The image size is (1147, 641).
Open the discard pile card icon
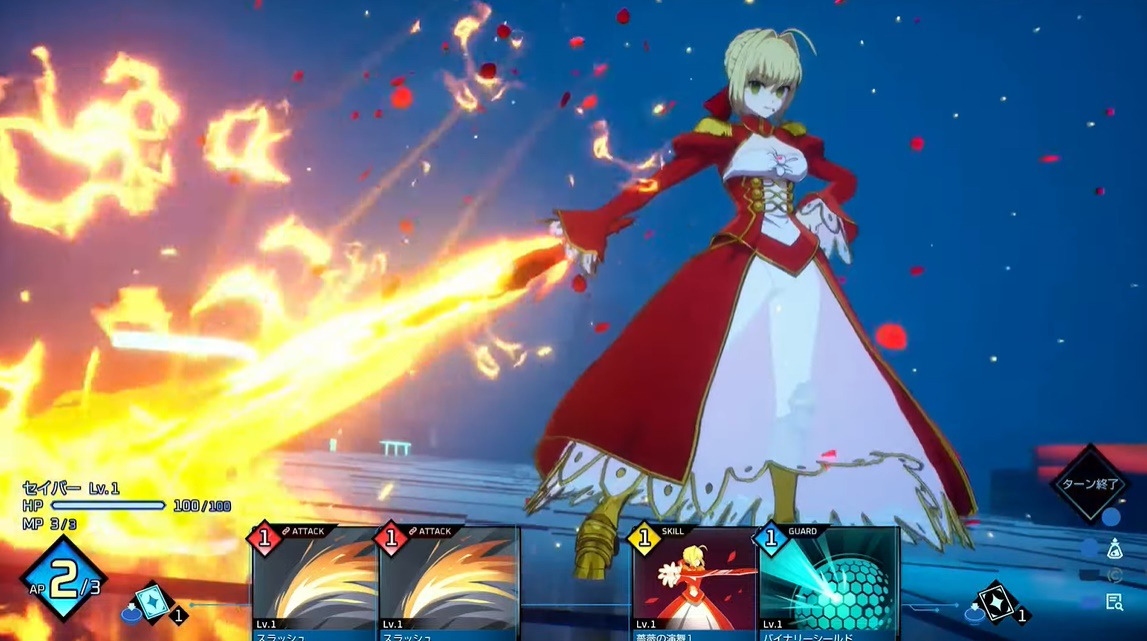tap(996, 602)
